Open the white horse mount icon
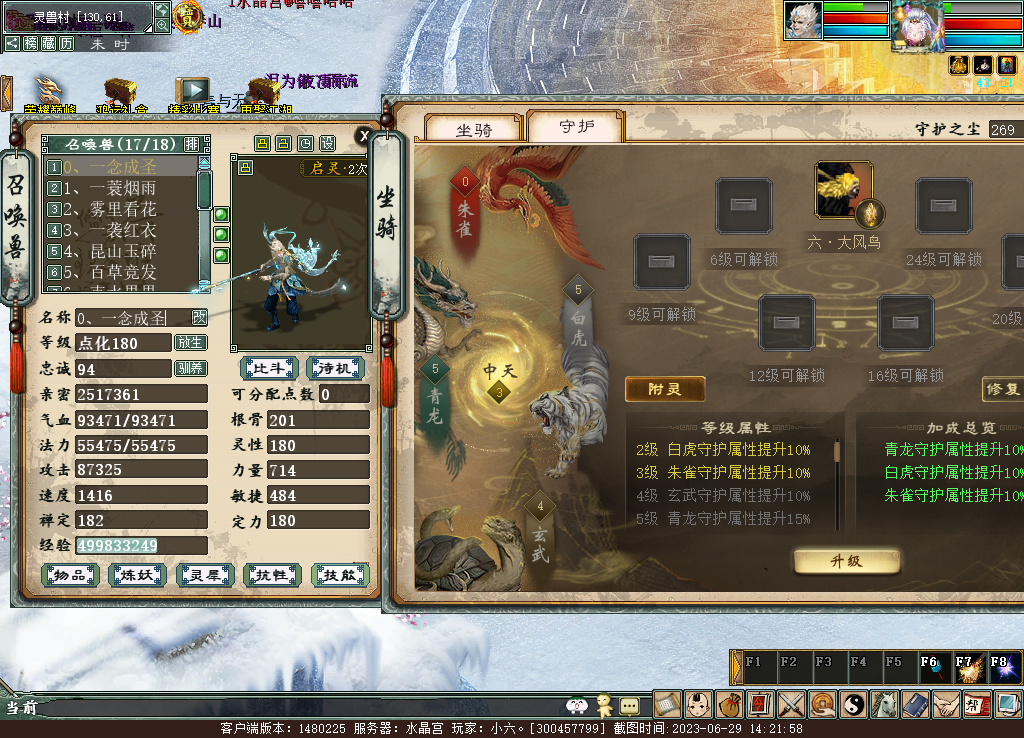Image resolution: width=1024 pixels, height=738 pixels. click(x=883, y=704)
